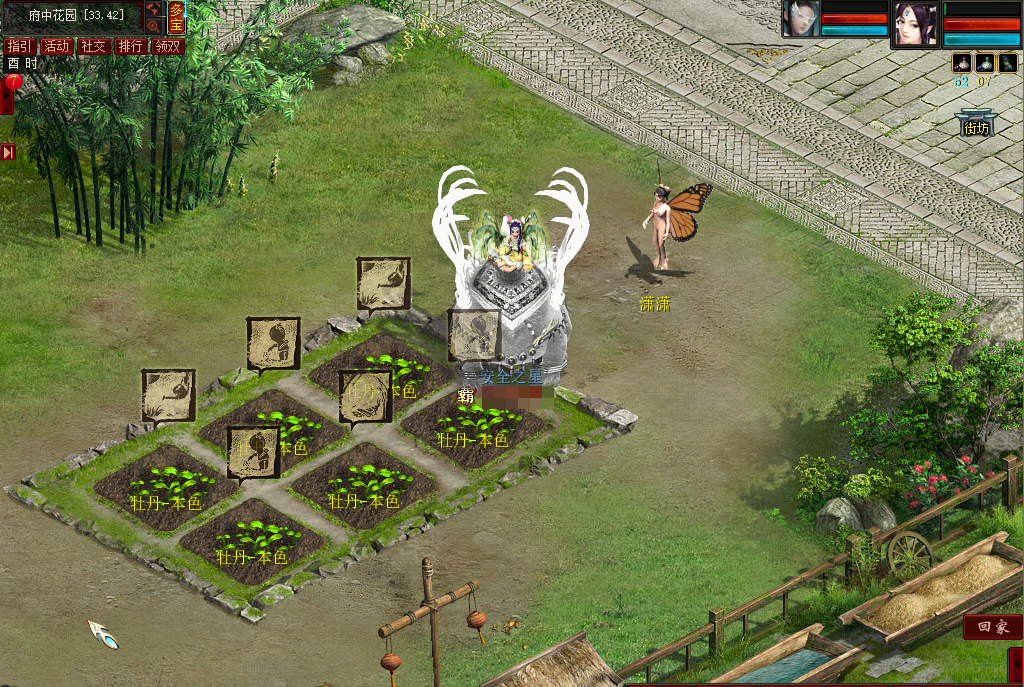Screen dimensions: 1024x687
Task: Click the skip-arrow button on left edge
Action: [x=7, y=152]
